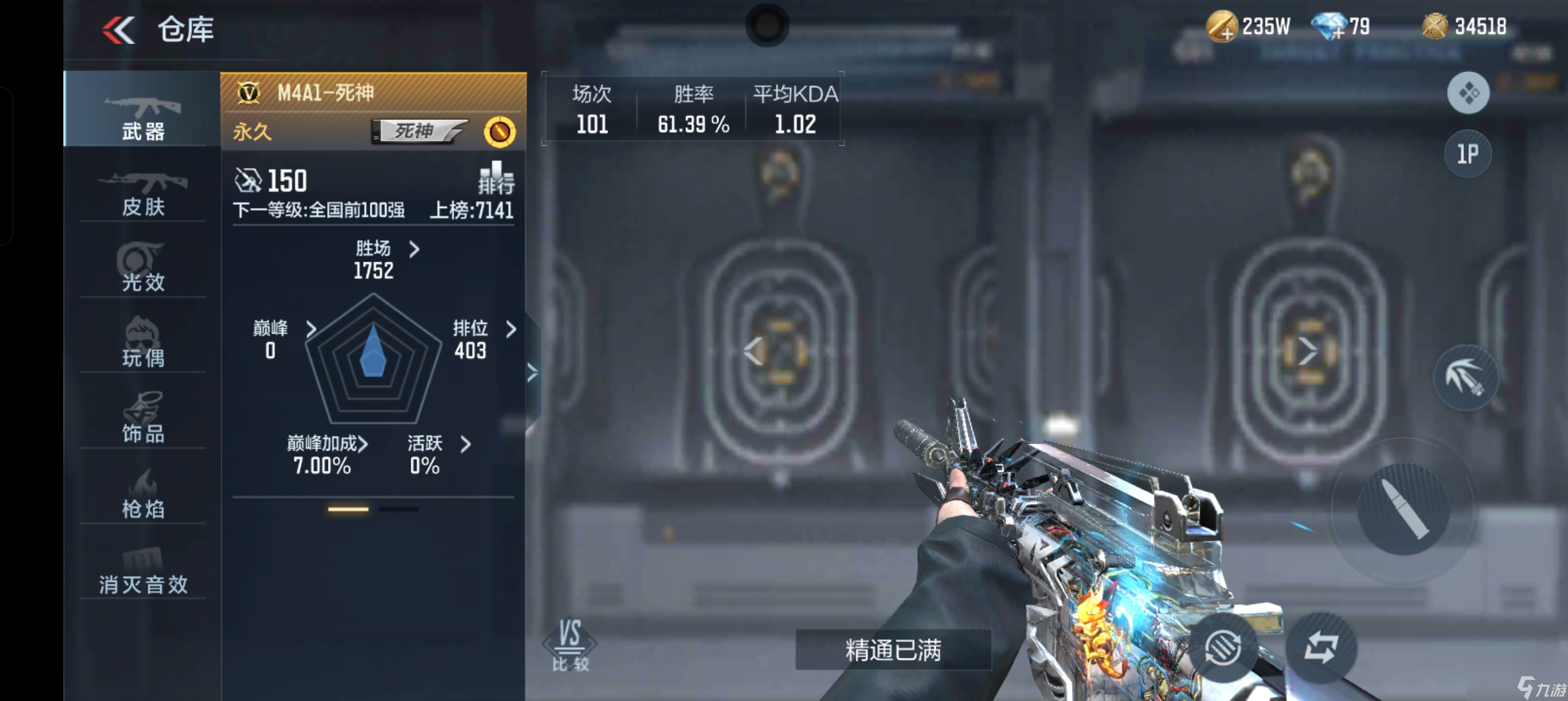The height and width of the screenshot is (701, 1568).
Task: Show the next weapon with right arrow
Action: point(1306,351)
